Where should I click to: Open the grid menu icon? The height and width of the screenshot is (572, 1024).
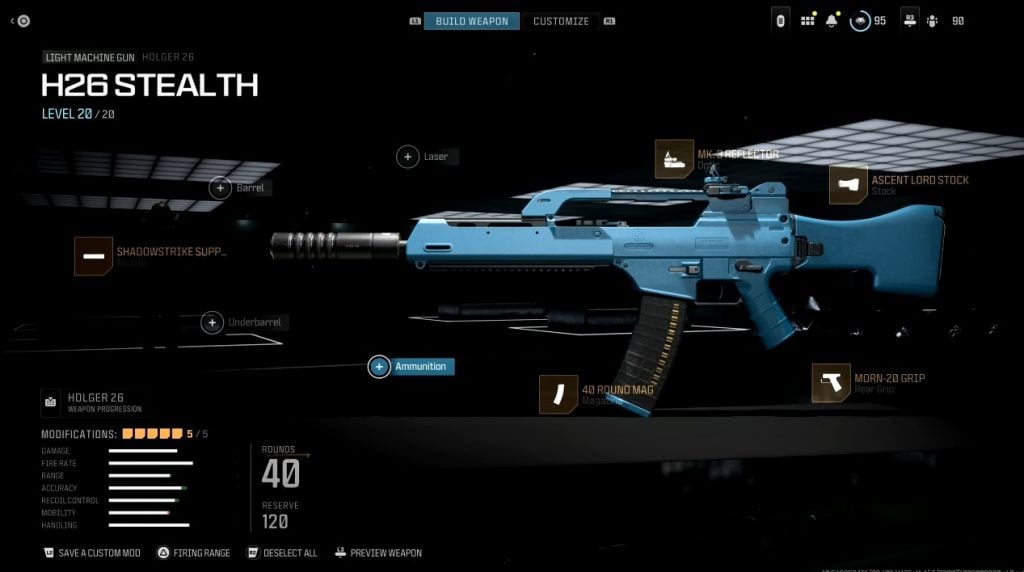[807, 20]
